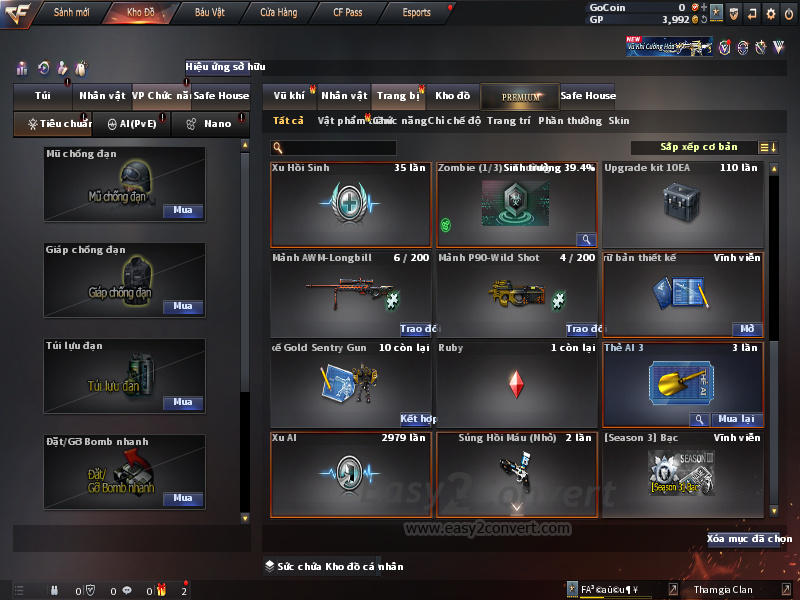
Task: Select the Vũ khí weapons category
Action: [289, 96]
